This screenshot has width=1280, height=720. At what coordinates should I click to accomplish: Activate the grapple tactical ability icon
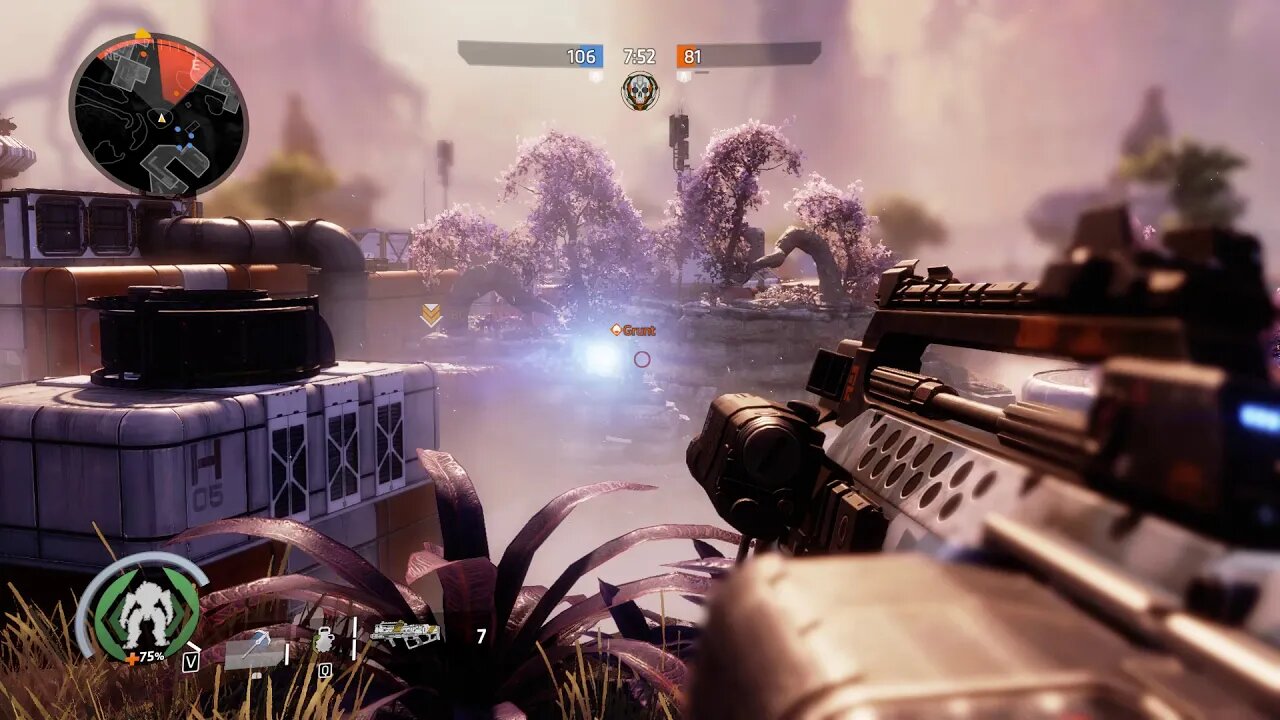click(x=254, y=644)
